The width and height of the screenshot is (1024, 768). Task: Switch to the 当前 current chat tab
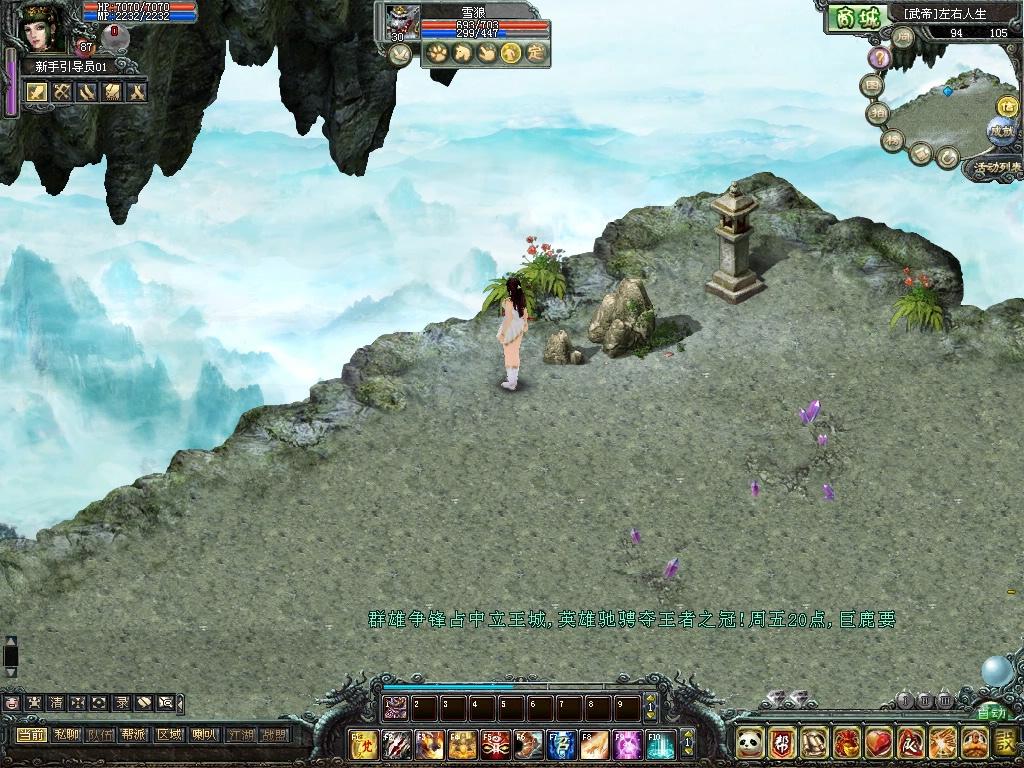[x=33, y=734]
